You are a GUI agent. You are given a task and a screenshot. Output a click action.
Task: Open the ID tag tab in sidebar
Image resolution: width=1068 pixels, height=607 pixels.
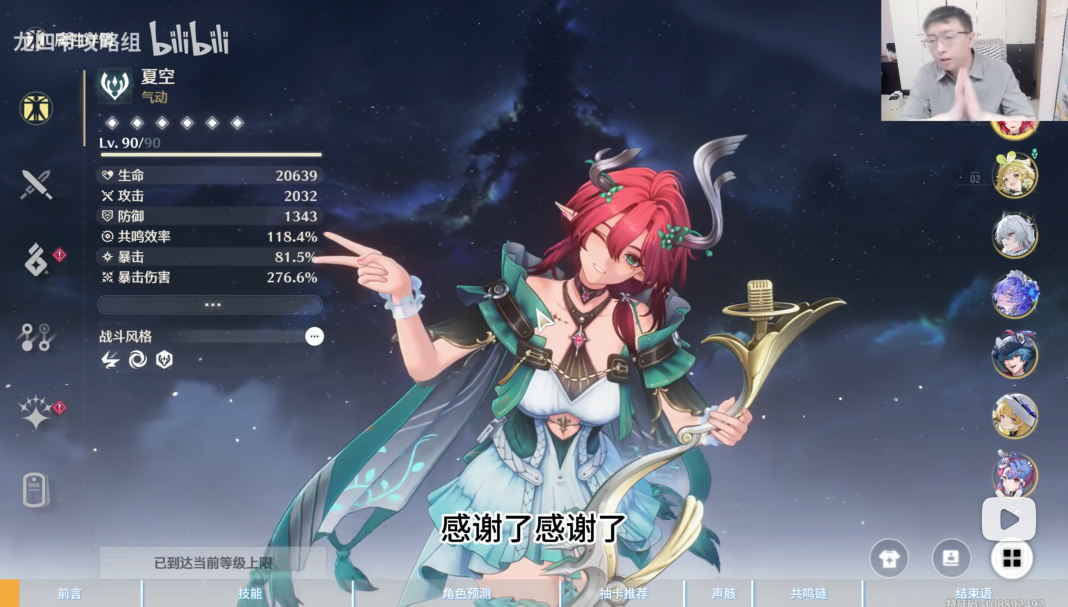pos(36,490)
